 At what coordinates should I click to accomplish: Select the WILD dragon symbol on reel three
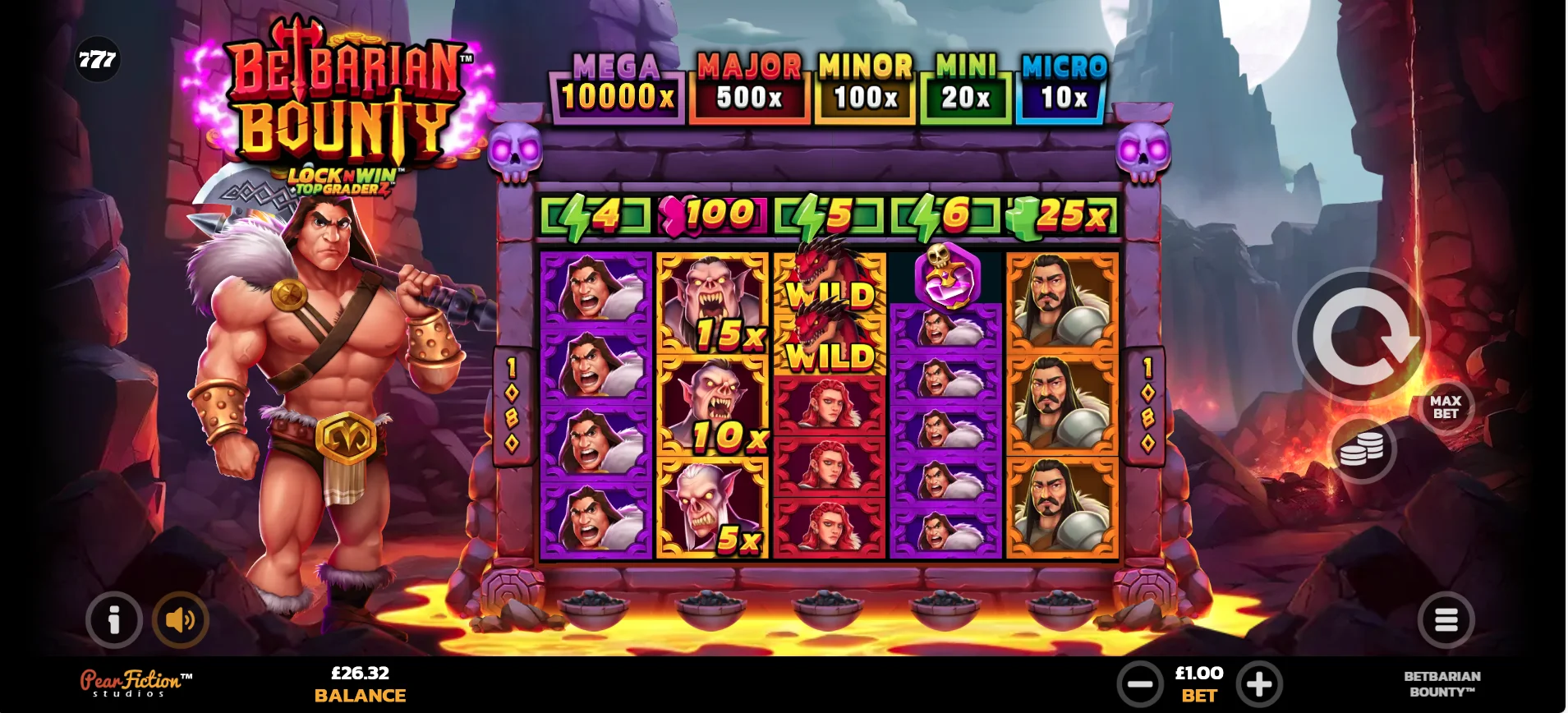point(828,296)
